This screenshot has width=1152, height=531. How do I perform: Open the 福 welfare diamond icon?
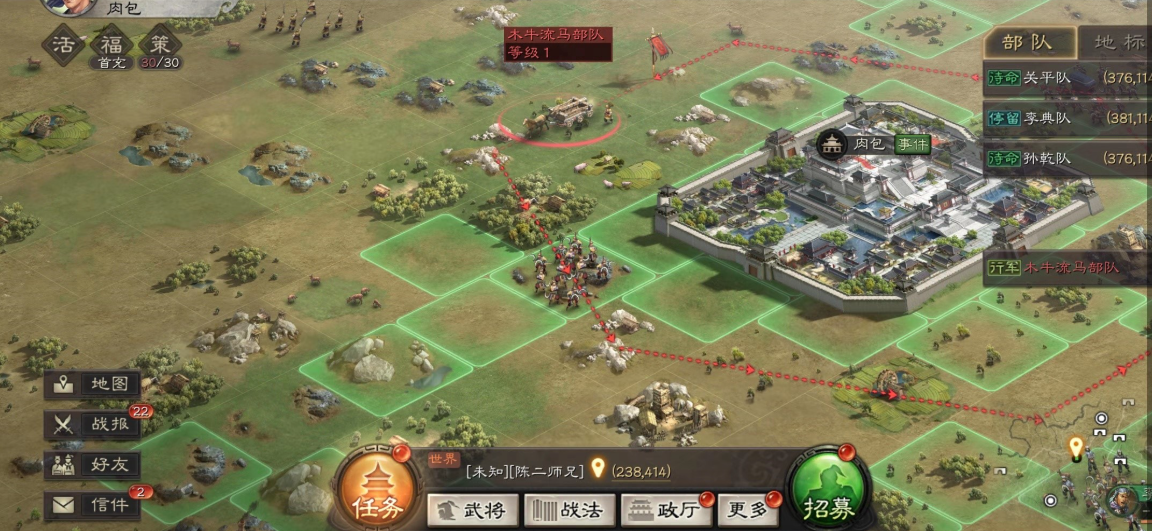109,44
